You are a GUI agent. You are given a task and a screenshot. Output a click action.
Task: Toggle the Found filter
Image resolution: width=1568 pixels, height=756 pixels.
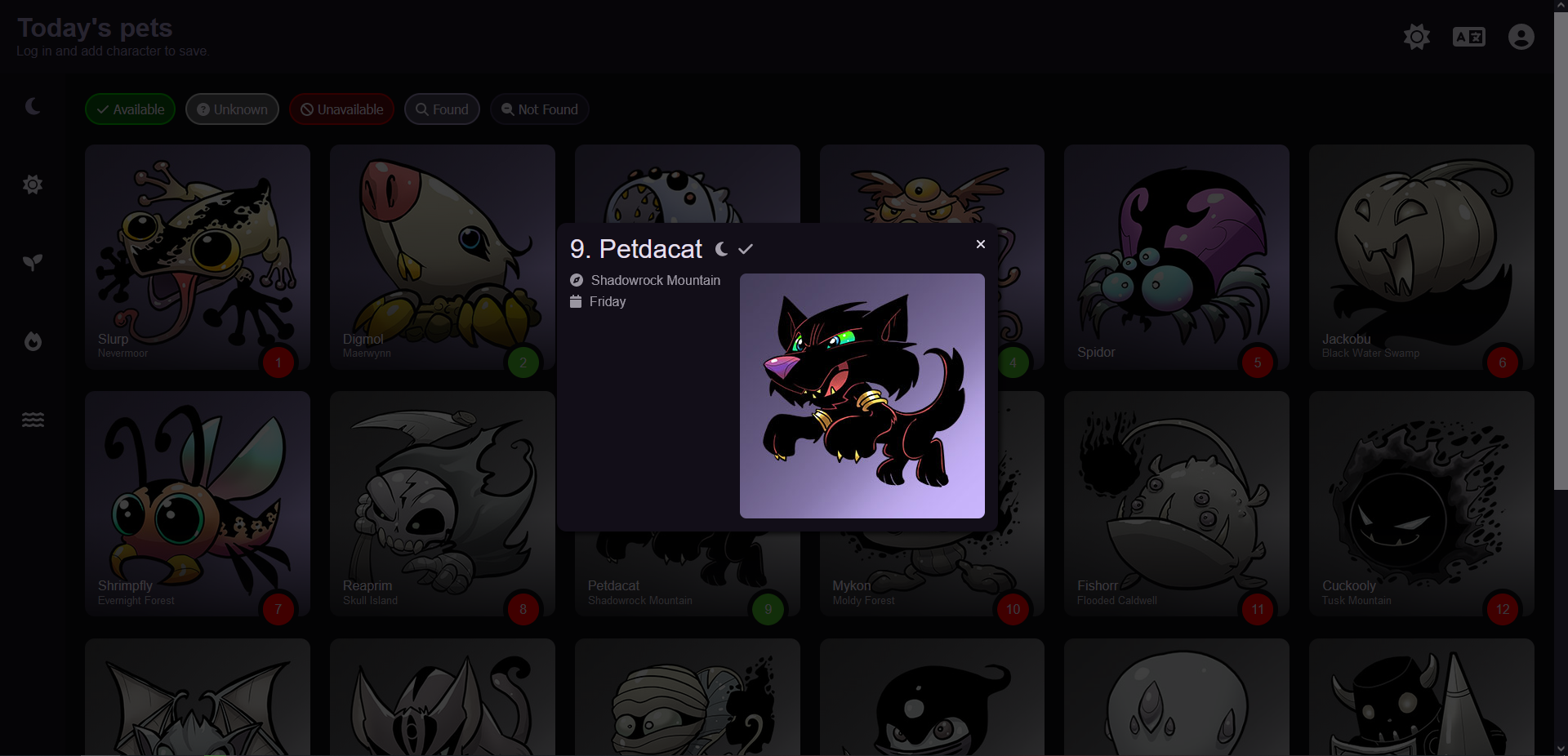tap(442, 109)
